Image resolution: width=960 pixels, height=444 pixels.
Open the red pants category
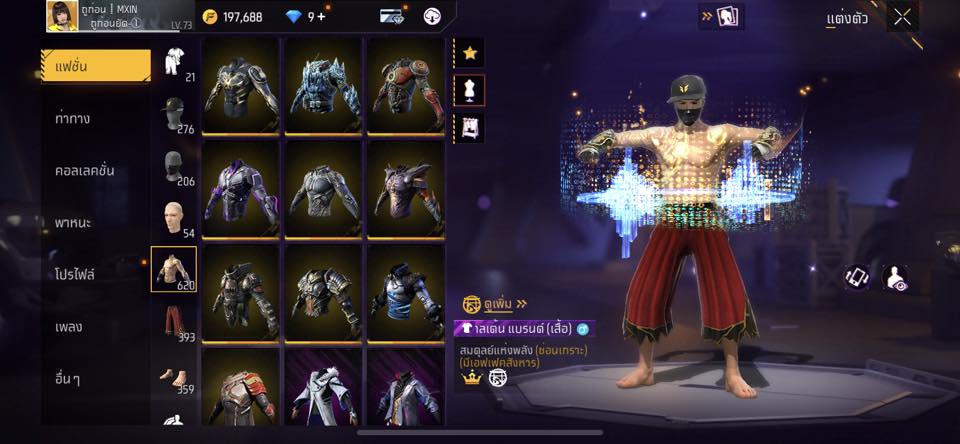point(174,322)
